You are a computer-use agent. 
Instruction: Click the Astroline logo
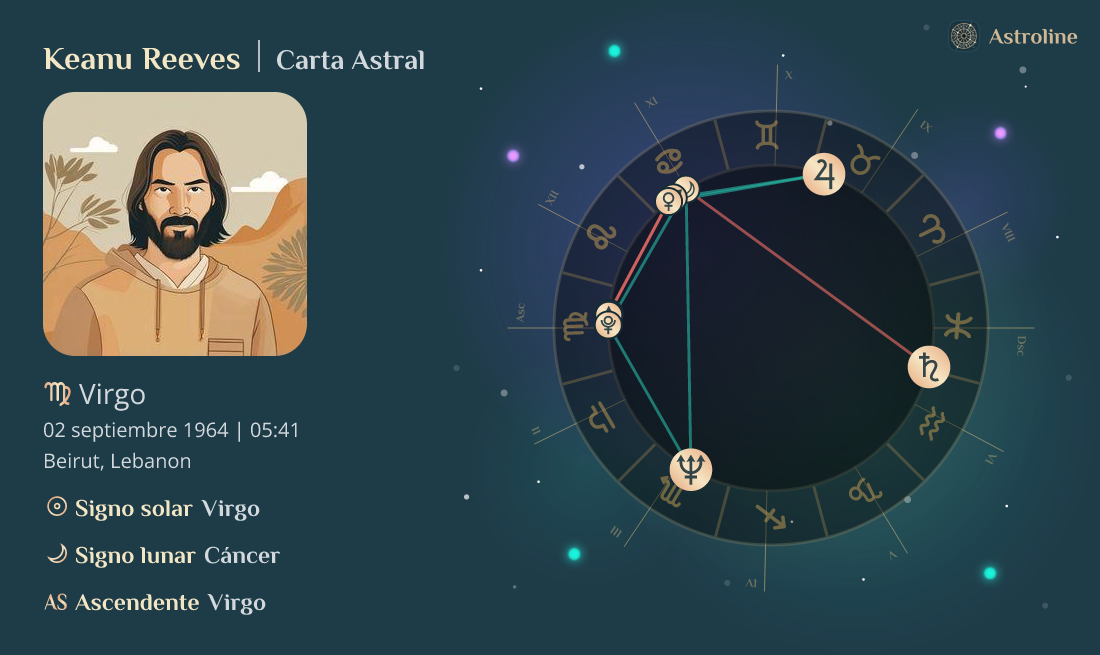(1013, 37)
